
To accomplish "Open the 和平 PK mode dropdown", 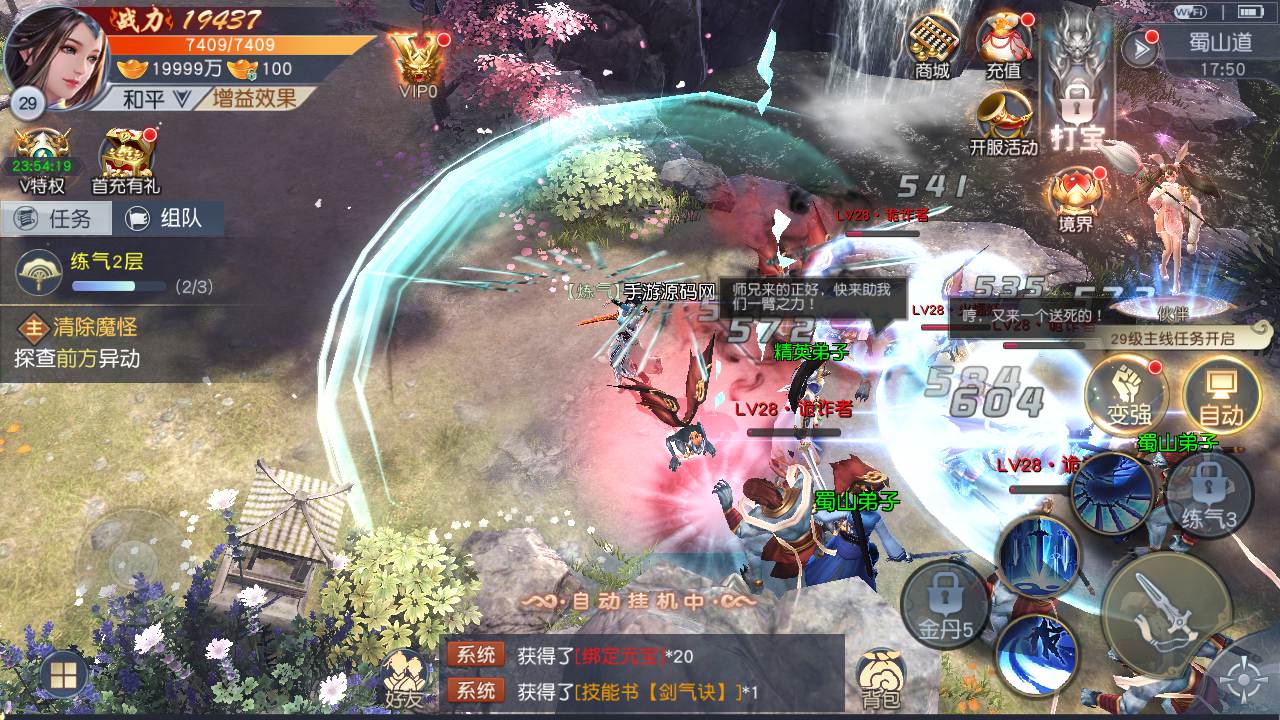I will click(x=156, y=98).
